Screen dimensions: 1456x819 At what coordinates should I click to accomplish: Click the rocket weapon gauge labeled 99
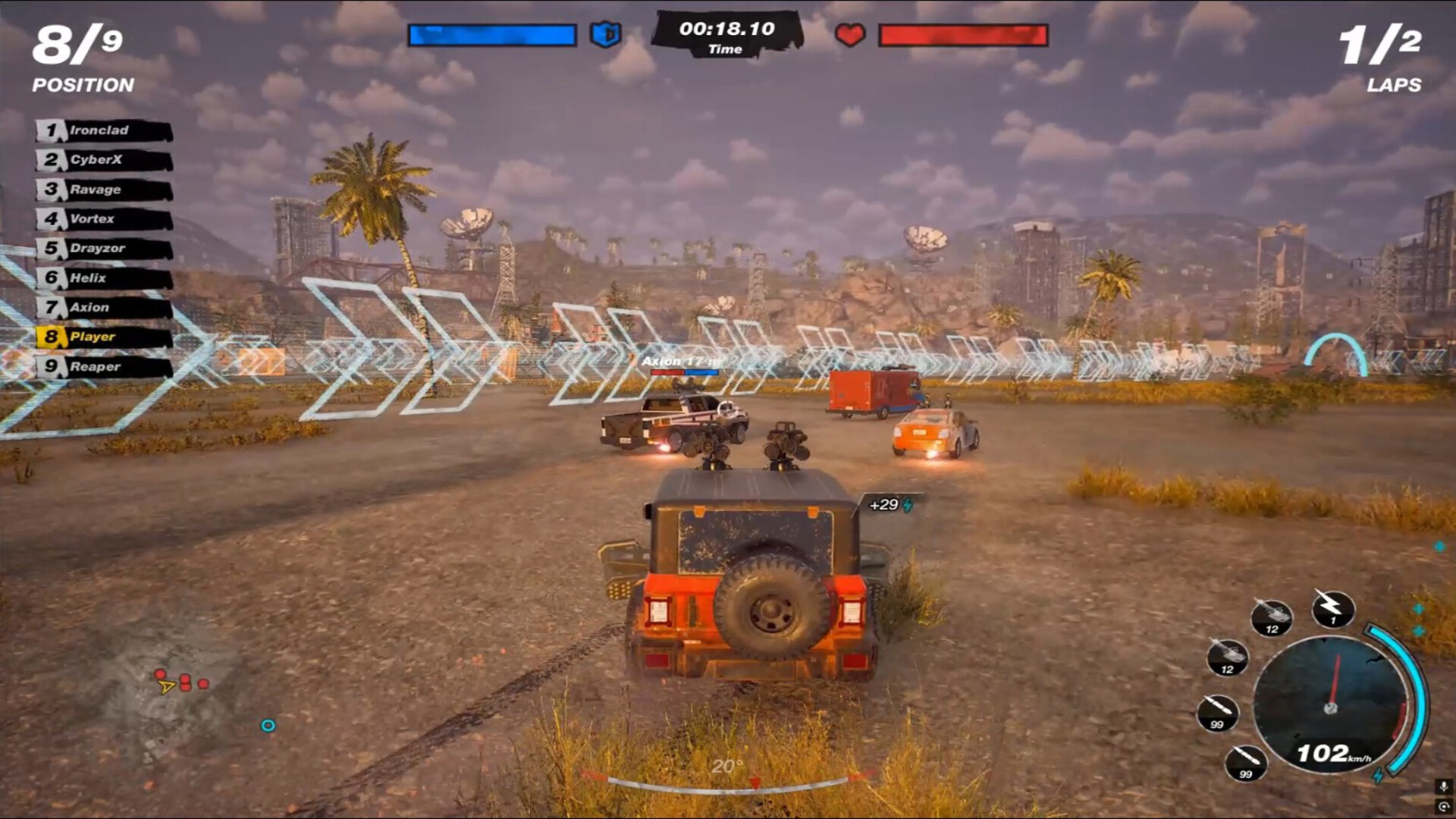pyautogui.click(x=1247, y=764)
